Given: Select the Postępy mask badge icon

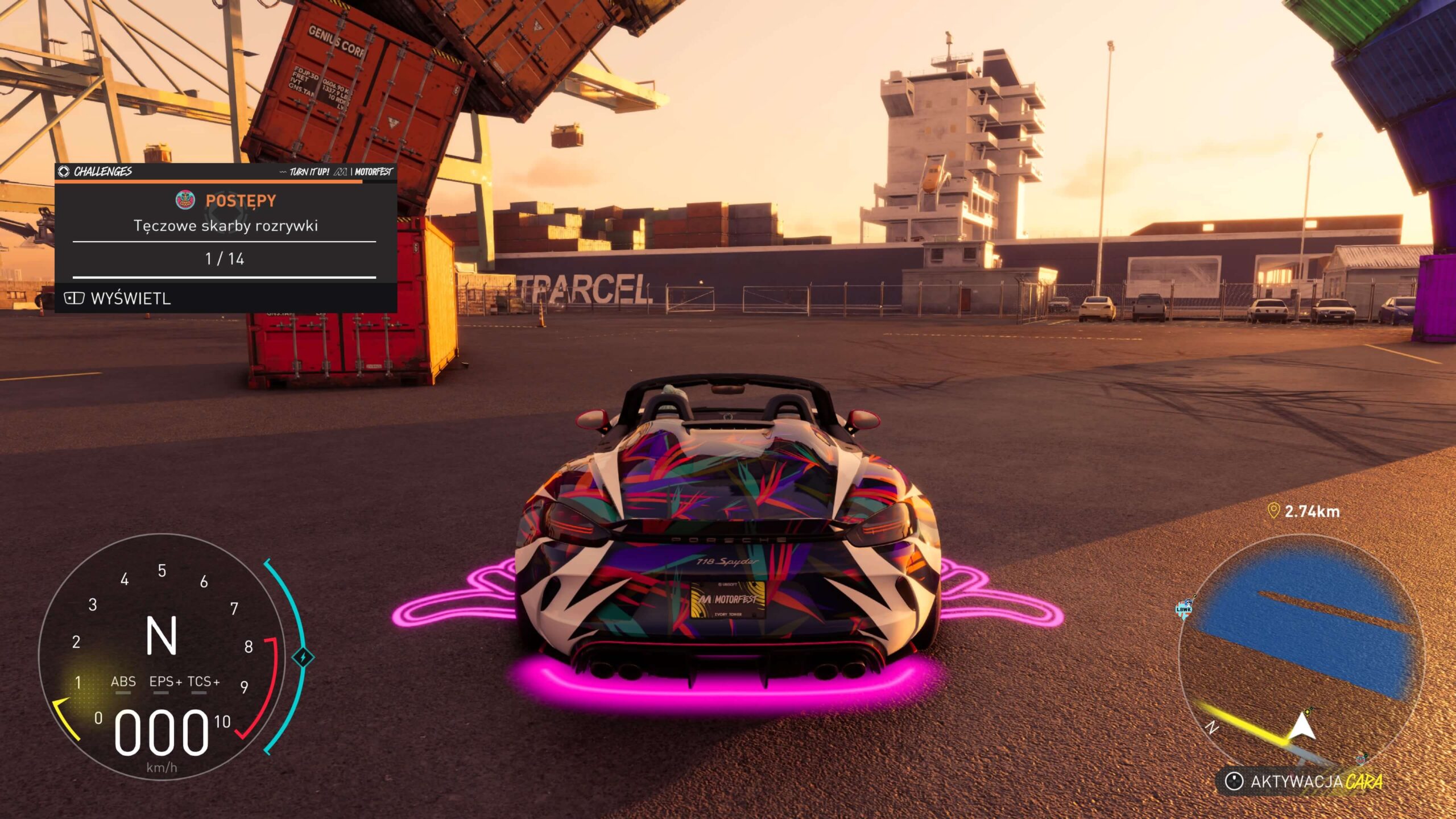Looking at the screenshot, I should (185, 200).
